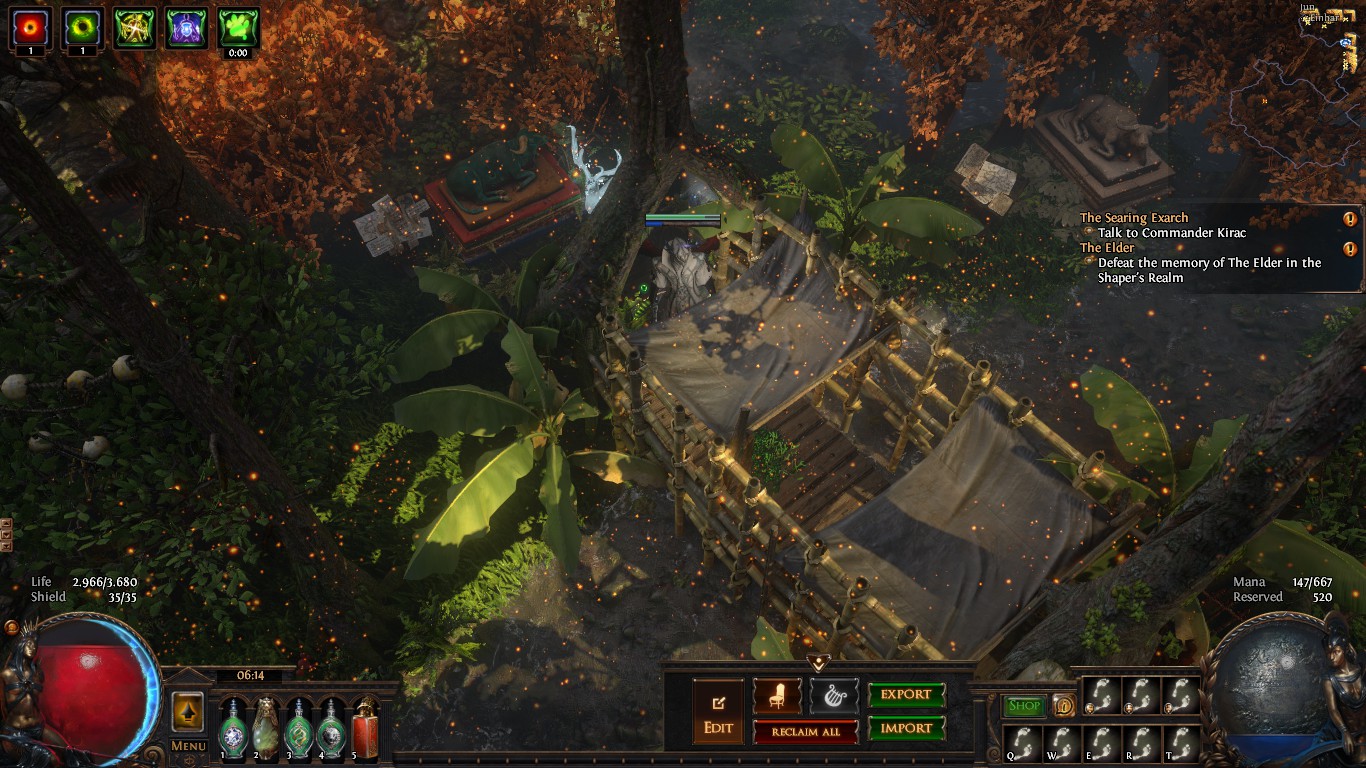The width and height of the screenshot is (1366, 768).
Task: Export the hideout layout
Action: (905, 695)
